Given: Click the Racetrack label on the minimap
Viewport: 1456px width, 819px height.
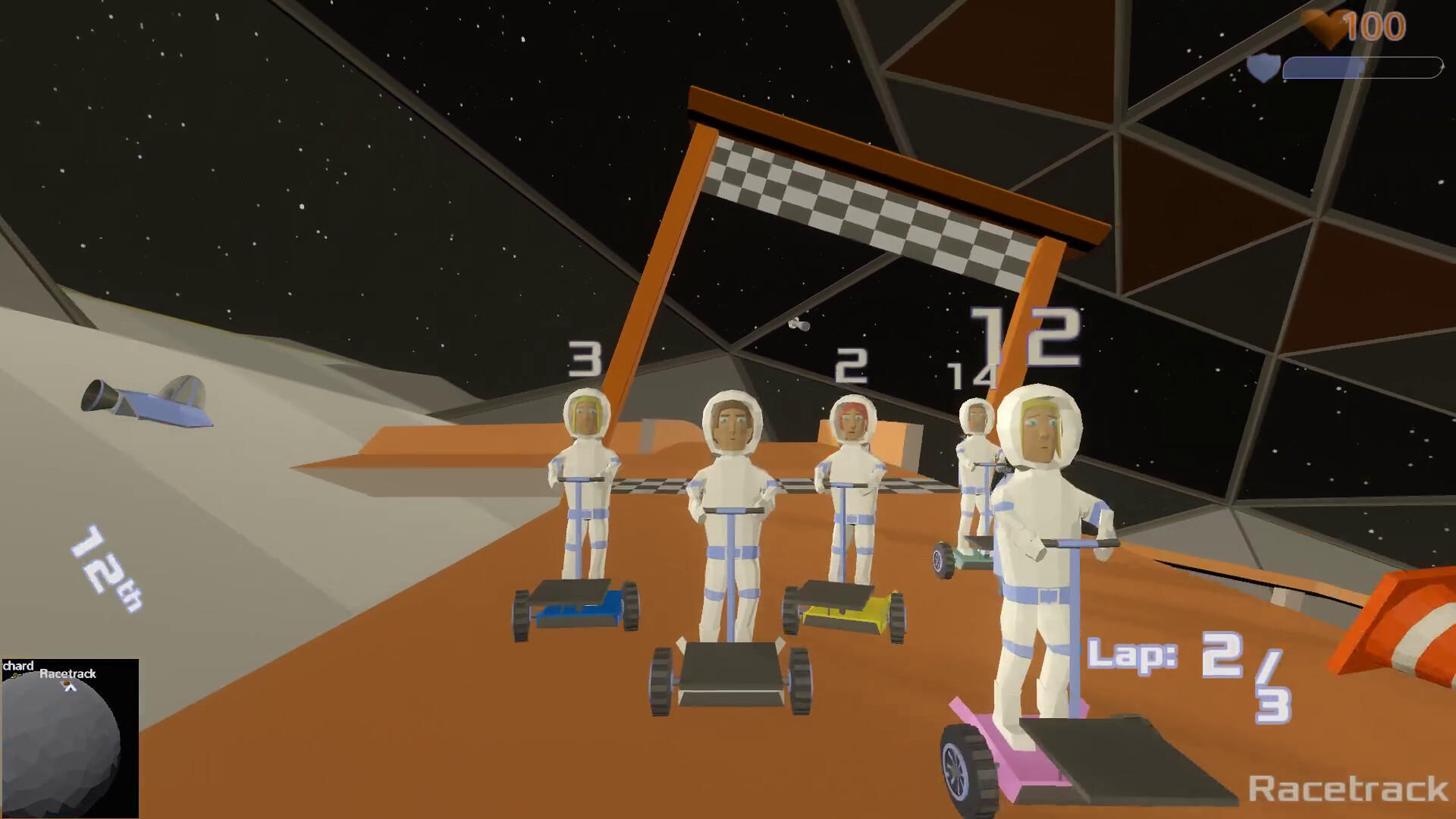Looking at the screenshot, I should (69, 673).
